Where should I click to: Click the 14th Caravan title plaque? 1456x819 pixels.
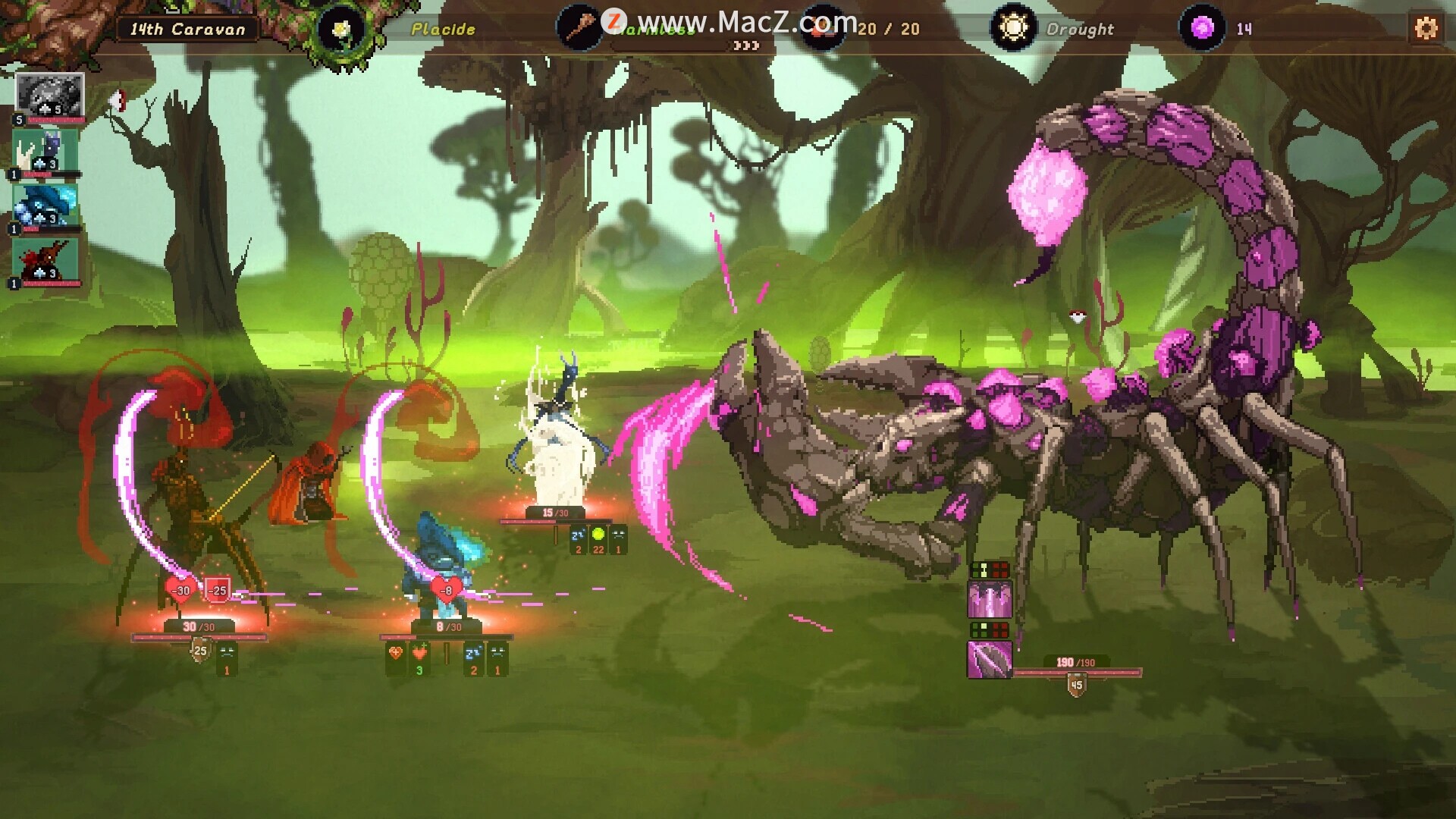click(x=187, y=30)
